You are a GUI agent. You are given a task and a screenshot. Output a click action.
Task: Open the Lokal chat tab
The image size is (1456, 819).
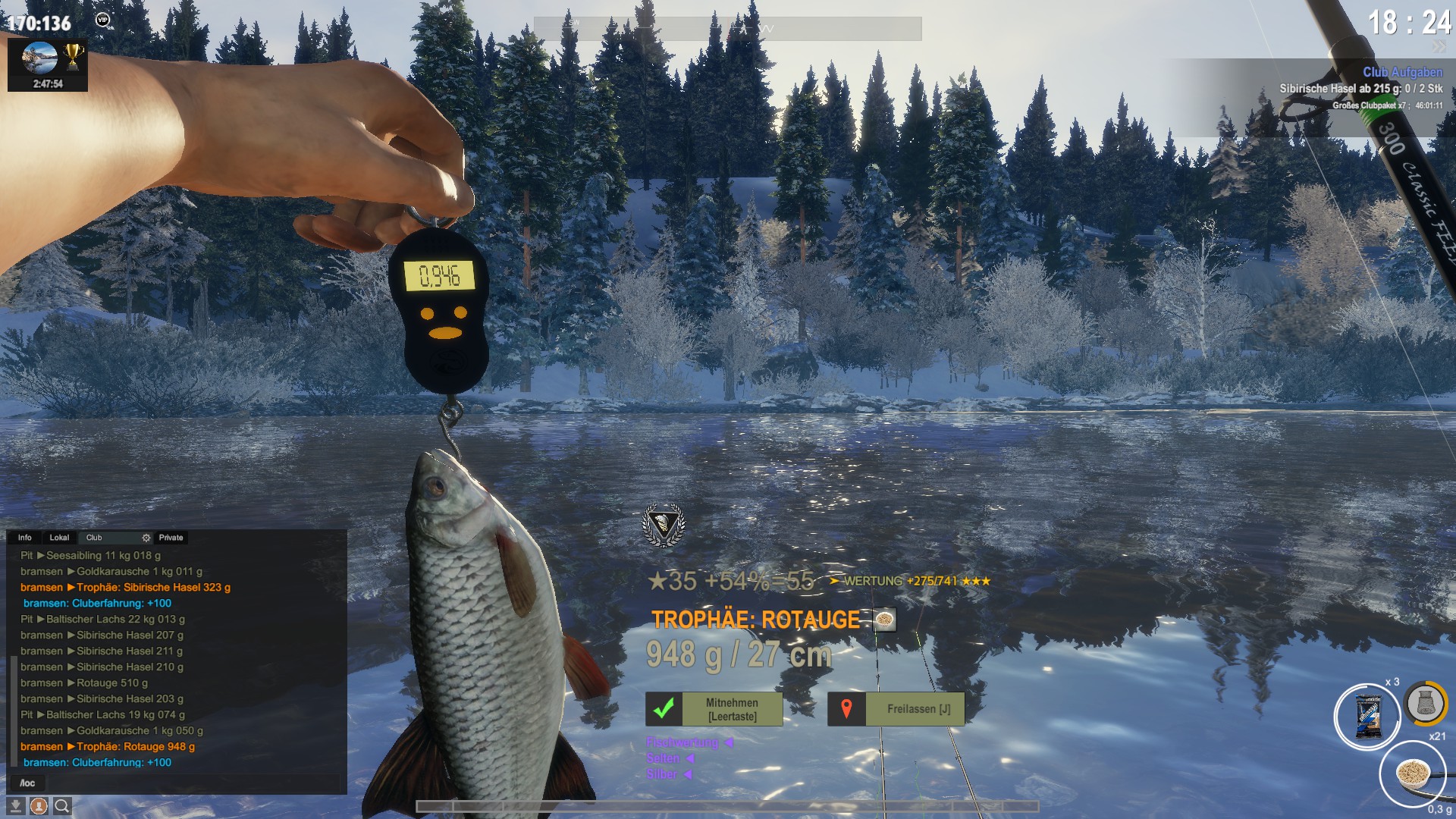pos(59,538)
